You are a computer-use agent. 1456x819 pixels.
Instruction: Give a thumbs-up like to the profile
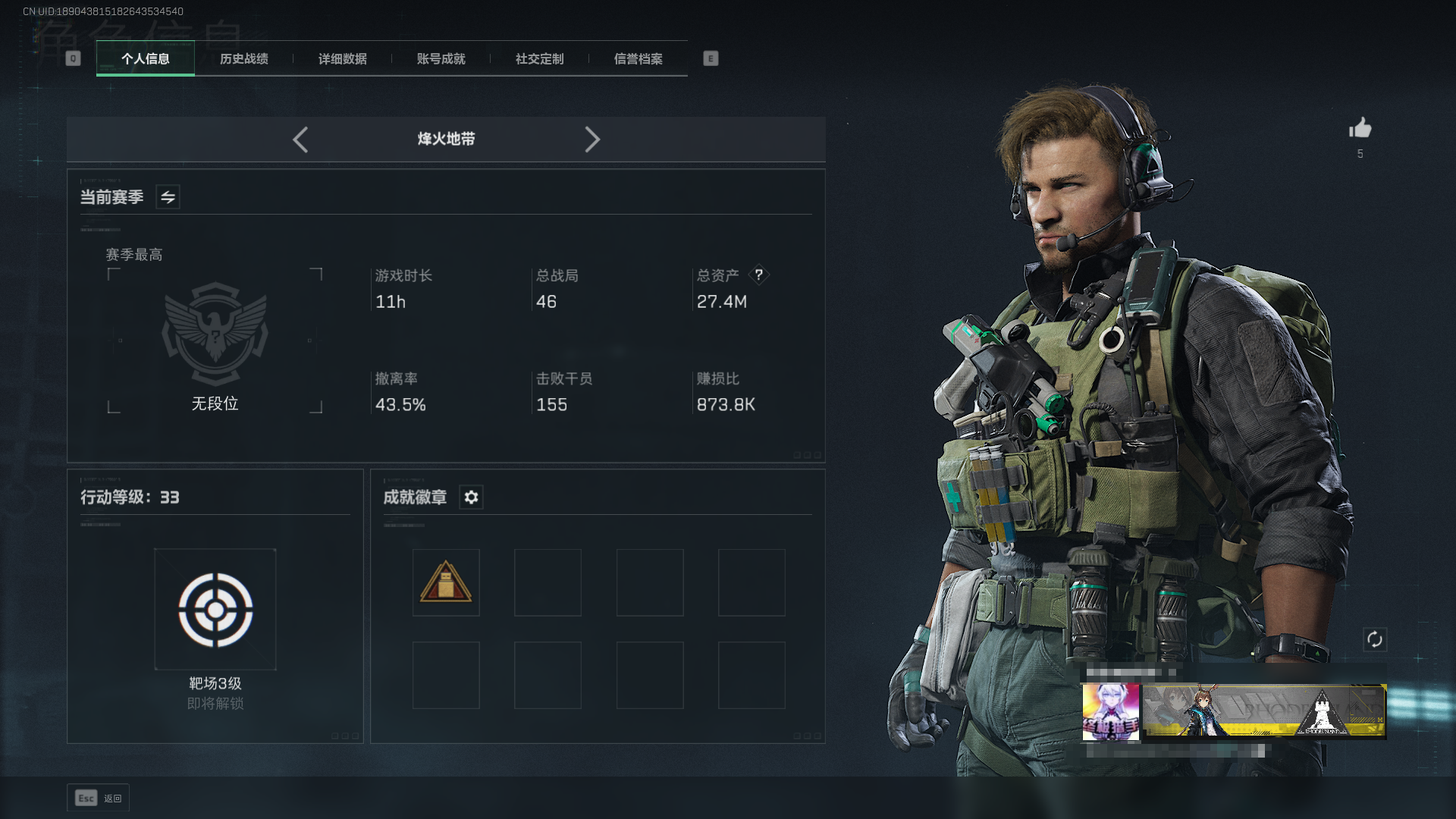pos(1360,128)
